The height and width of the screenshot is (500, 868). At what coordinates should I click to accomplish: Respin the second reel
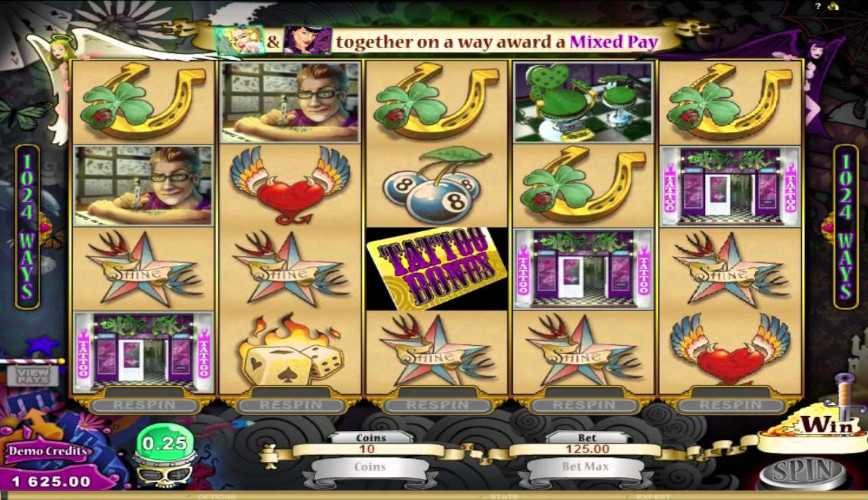click(288, 406)
